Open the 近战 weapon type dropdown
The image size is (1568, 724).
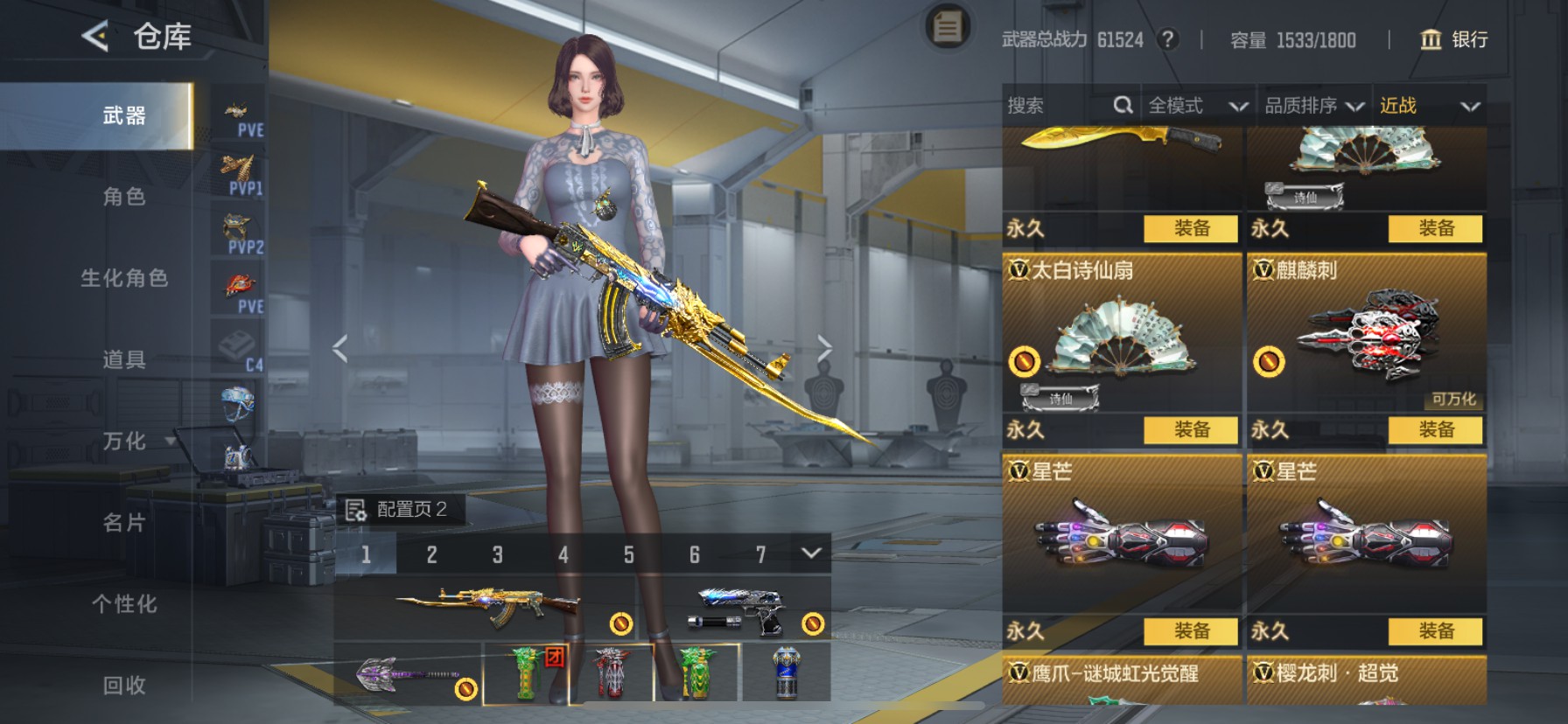click(1429, 106)
